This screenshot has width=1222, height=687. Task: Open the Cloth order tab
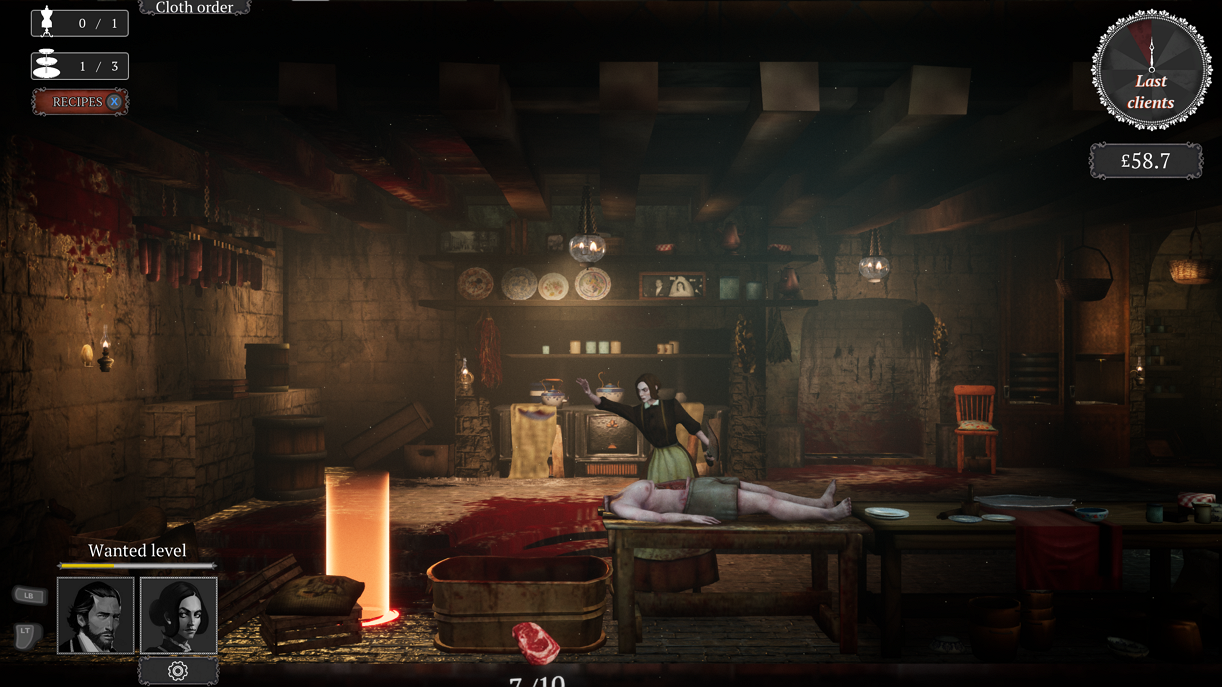(x=194, y=8)
